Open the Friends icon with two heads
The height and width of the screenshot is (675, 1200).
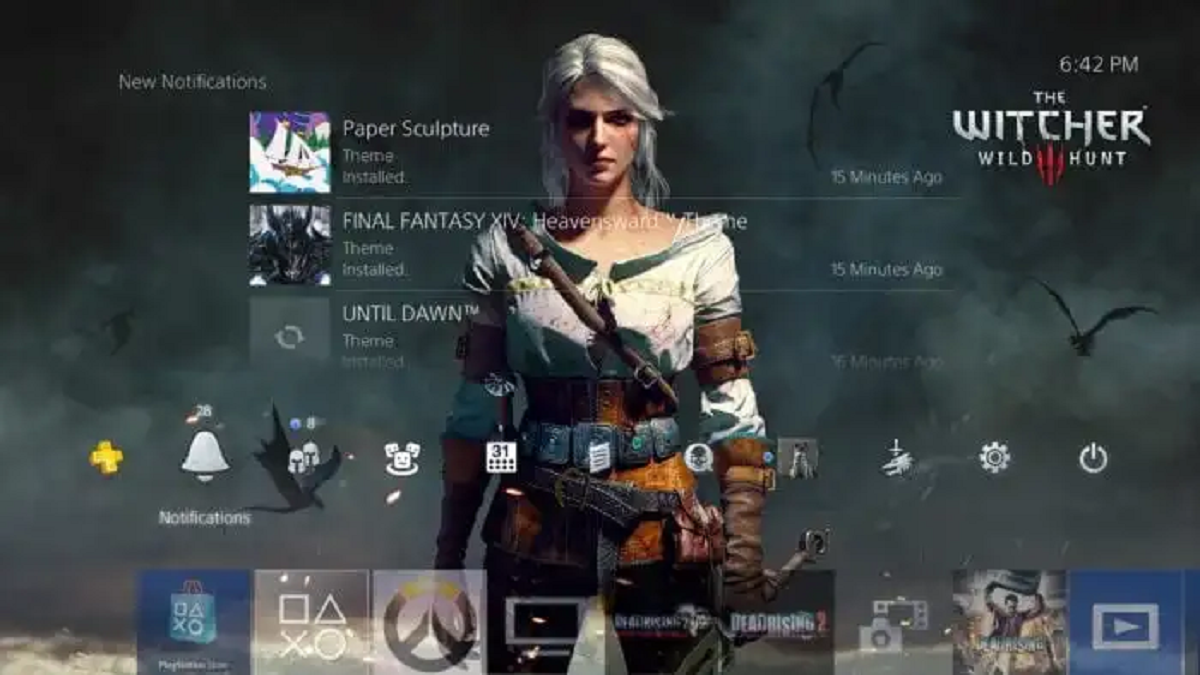pyautogui.click(x=303, y=458)
